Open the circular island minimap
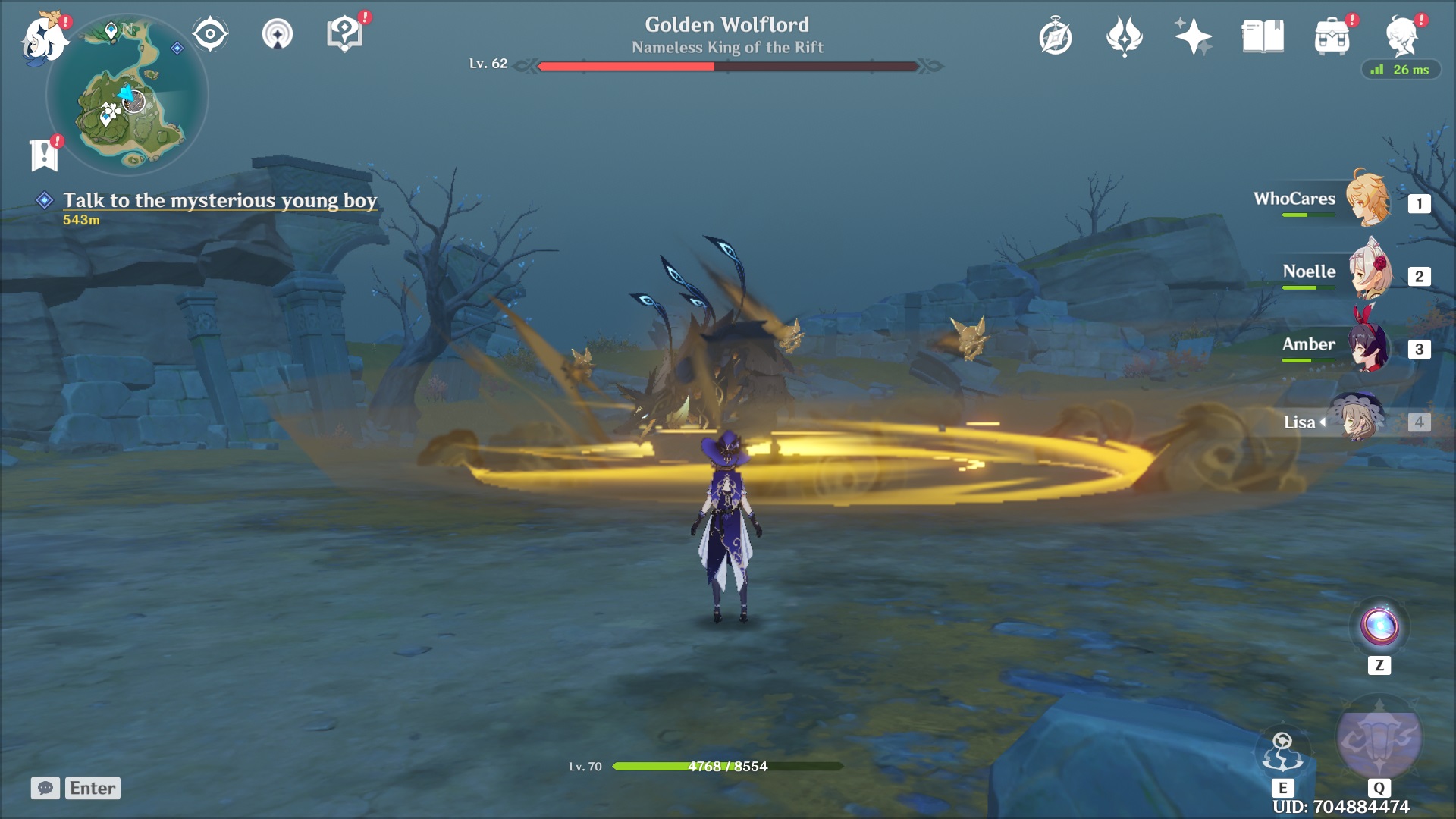The width and height of the screenshot is (1456, 819). [127, 96]
